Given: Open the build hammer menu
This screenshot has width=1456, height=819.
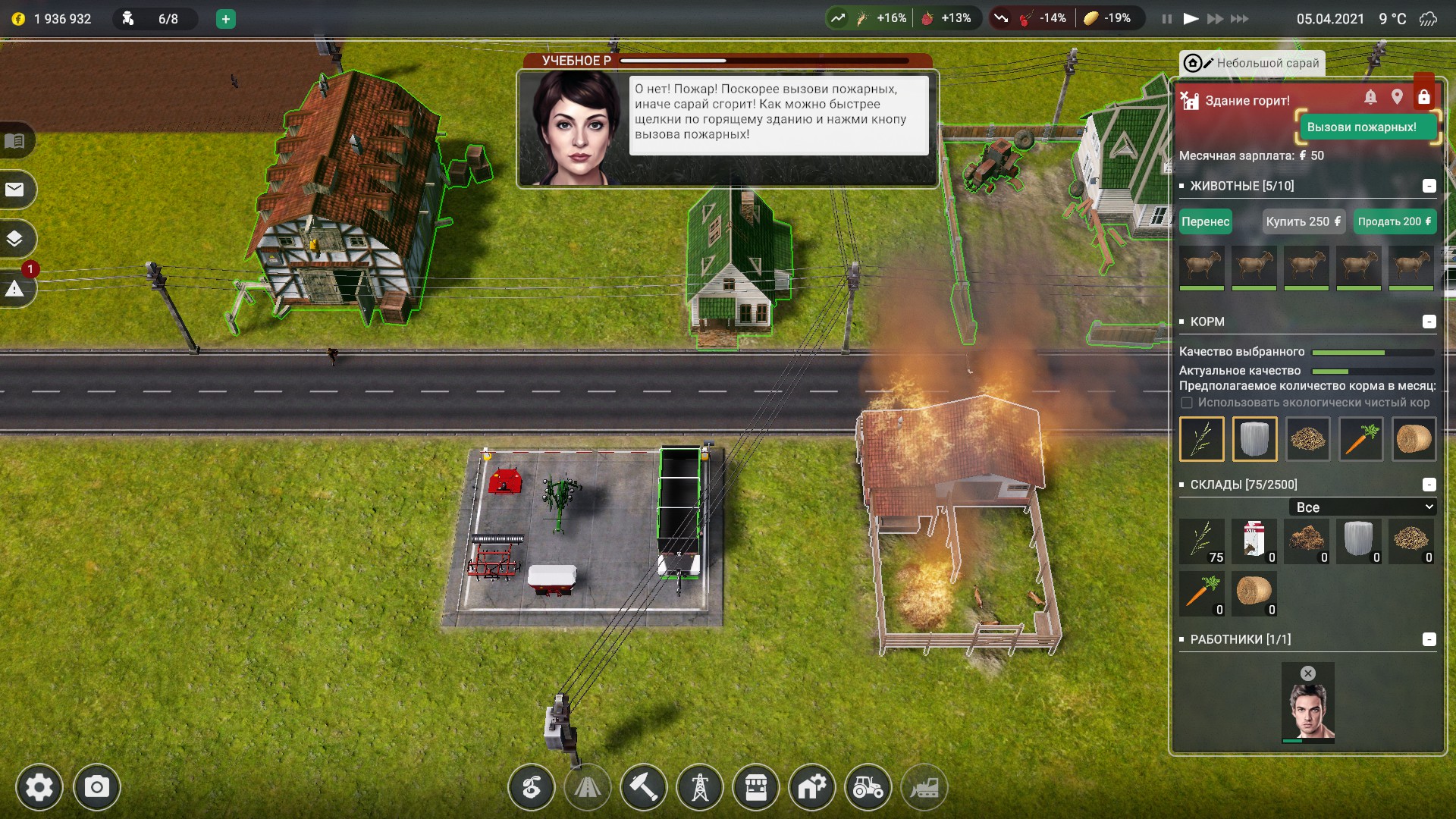Looking at the screenshot, I should click(x=643, y=788).
